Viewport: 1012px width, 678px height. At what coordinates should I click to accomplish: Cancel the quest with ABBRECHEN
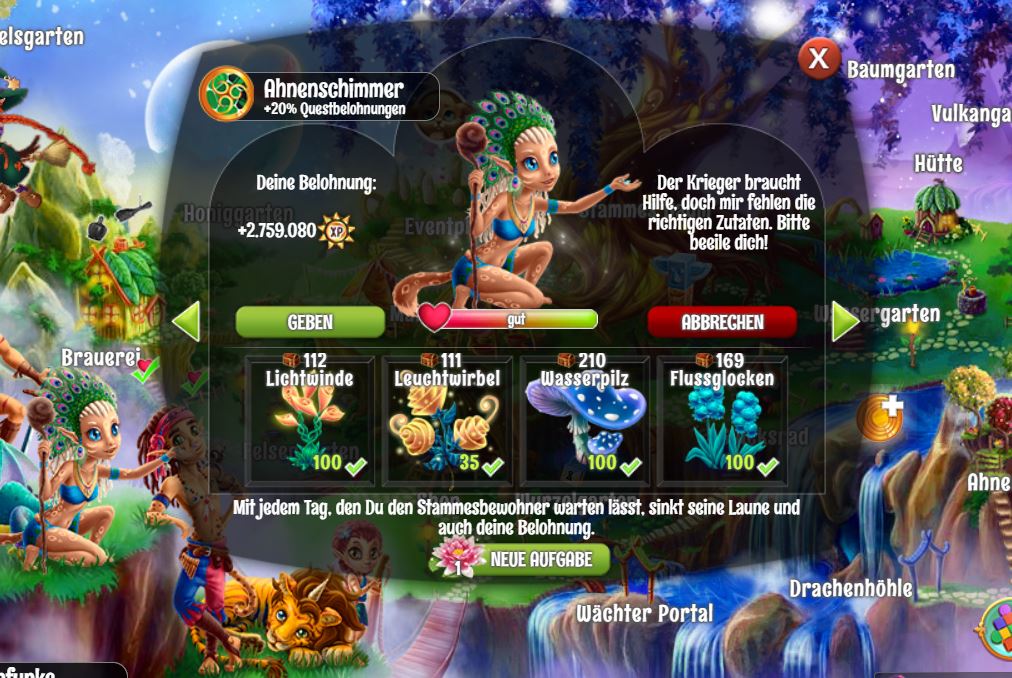pyautogui.click(x=722, y=322)
